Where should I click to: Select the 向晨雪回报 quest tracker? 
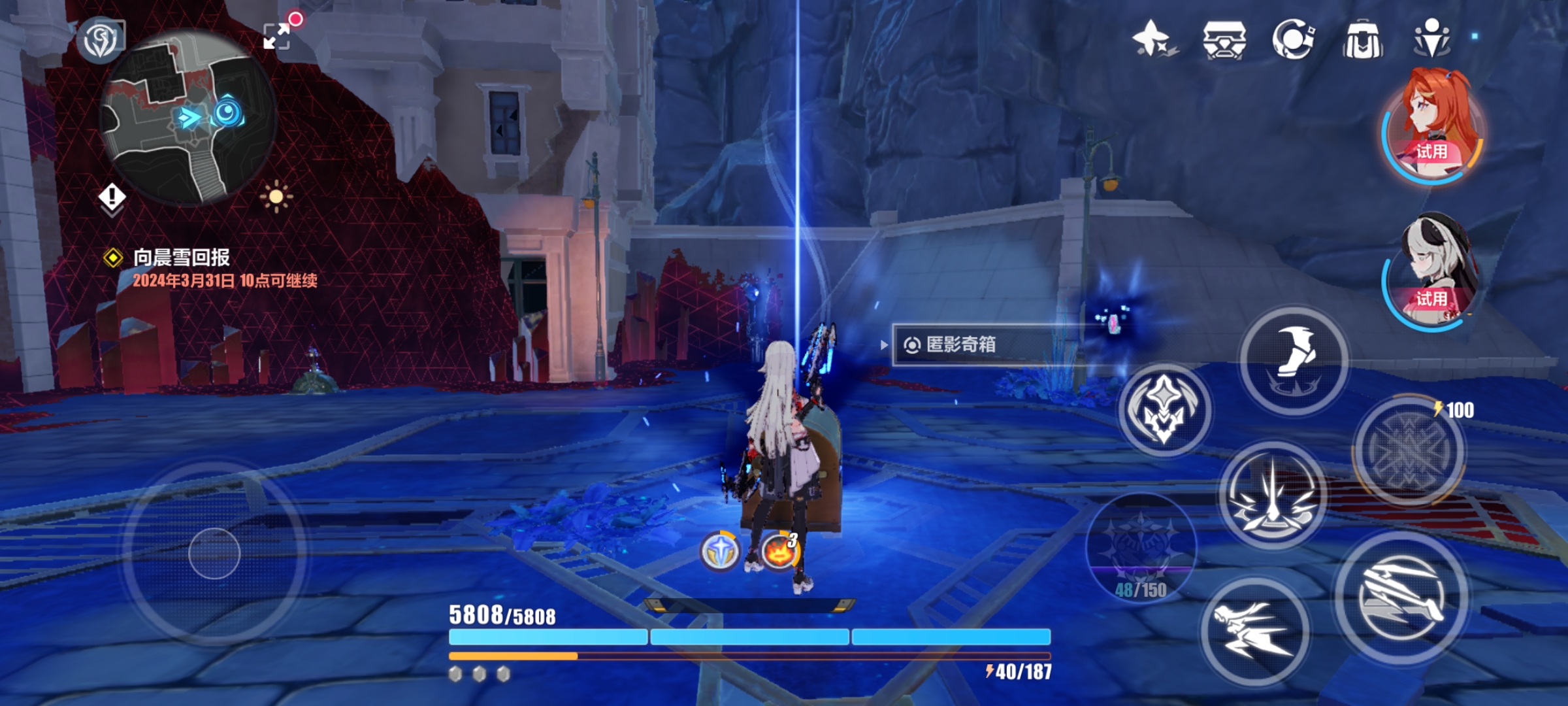tap(182, 258)
